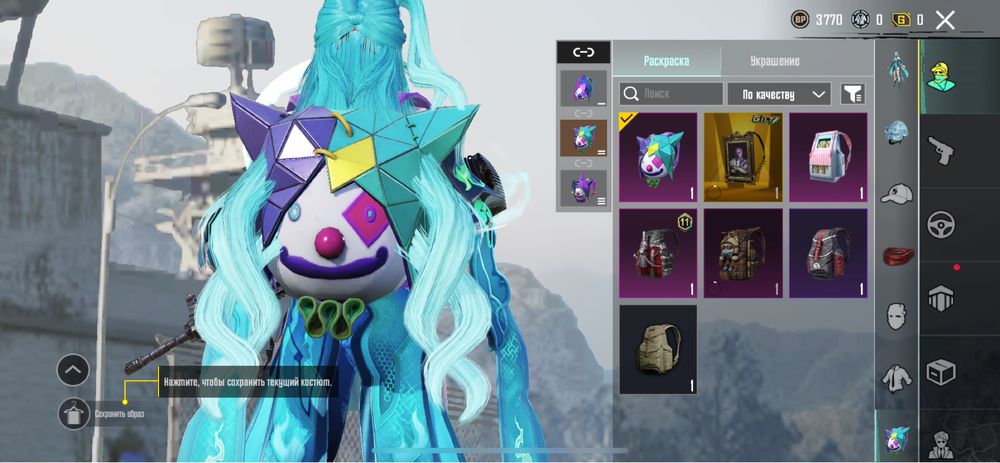Image resolution: width=1000 pixels, height=463 pixels.
Task: Switch to the Раскраска tab
Action: pos(666,61)
